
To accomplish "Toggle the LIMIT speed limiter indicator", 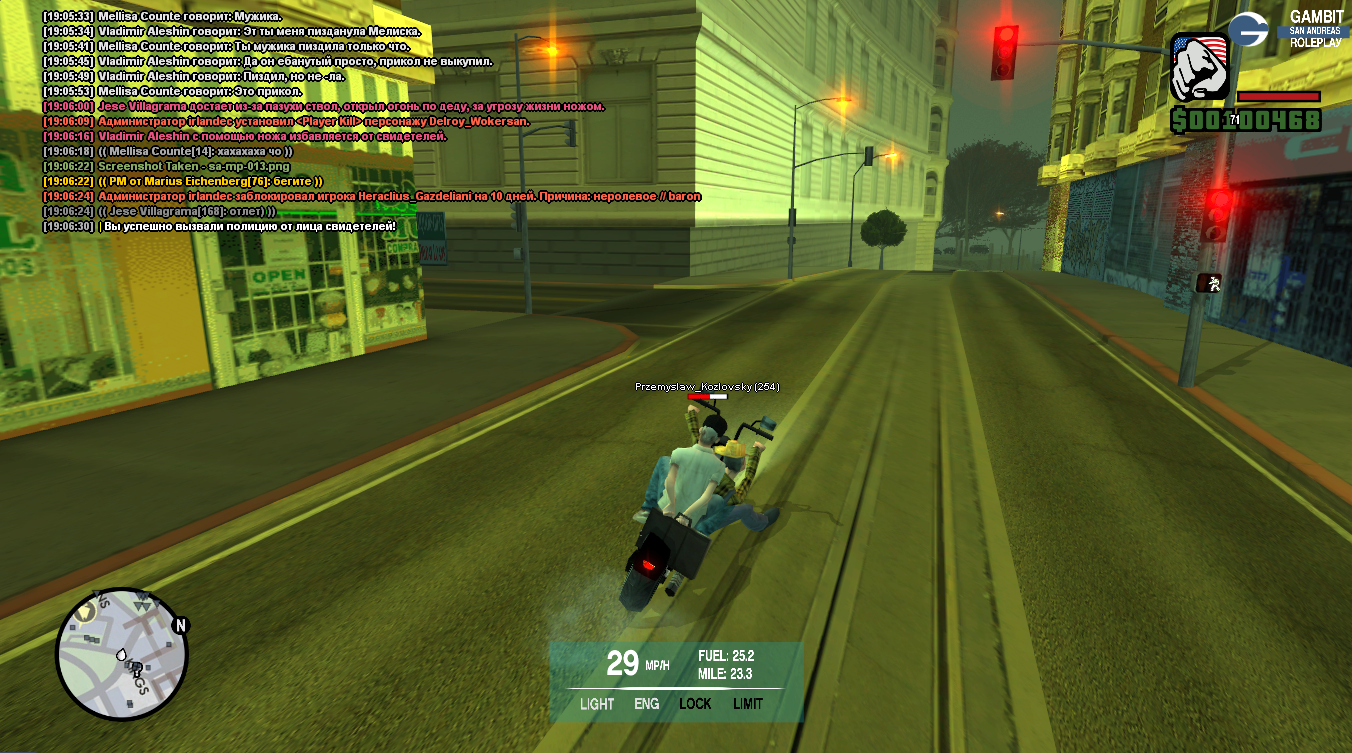I will [747, 704].
